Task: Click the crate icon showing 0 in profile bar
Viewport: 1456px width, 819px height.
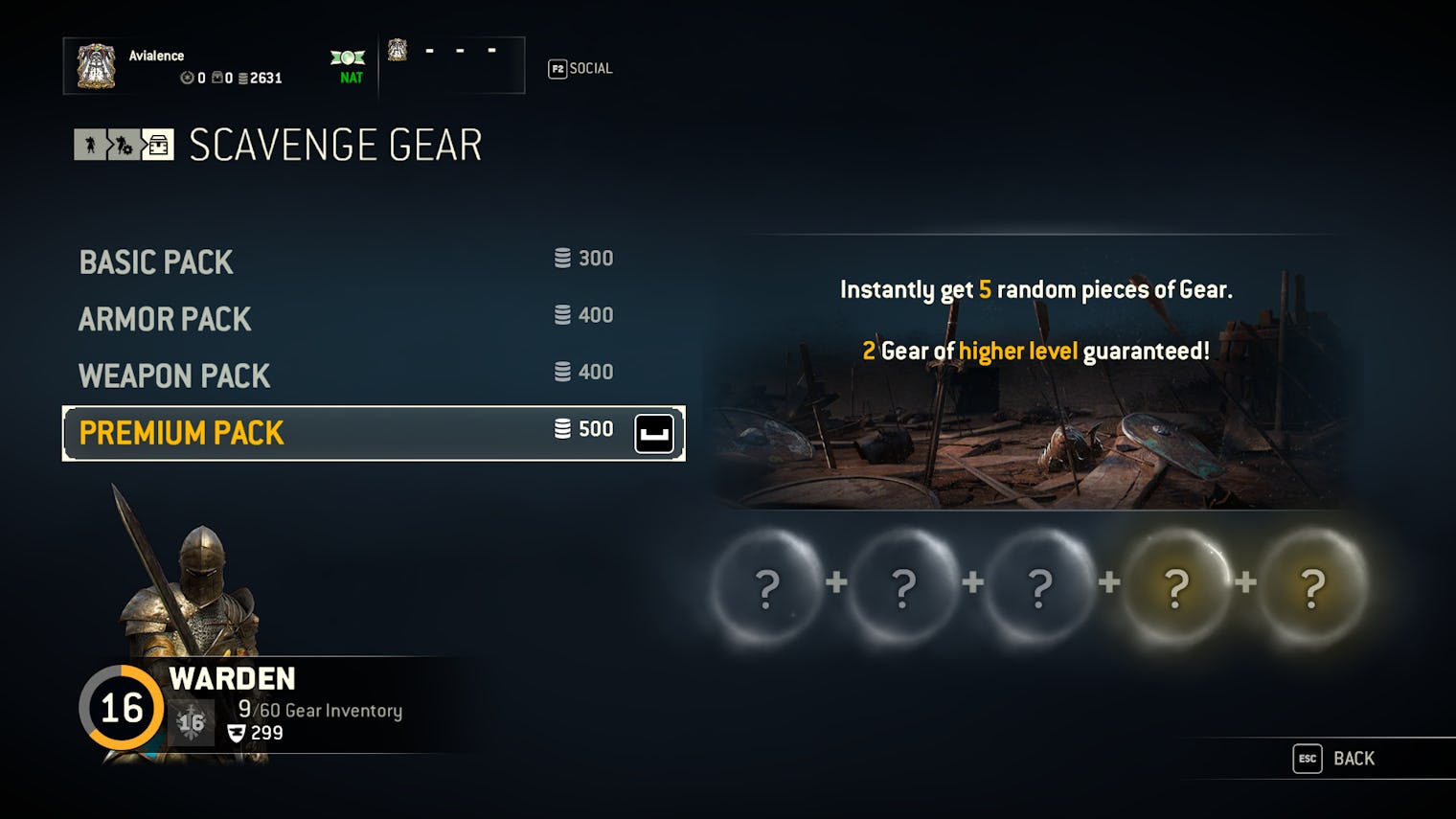Action: pos(218,77)
